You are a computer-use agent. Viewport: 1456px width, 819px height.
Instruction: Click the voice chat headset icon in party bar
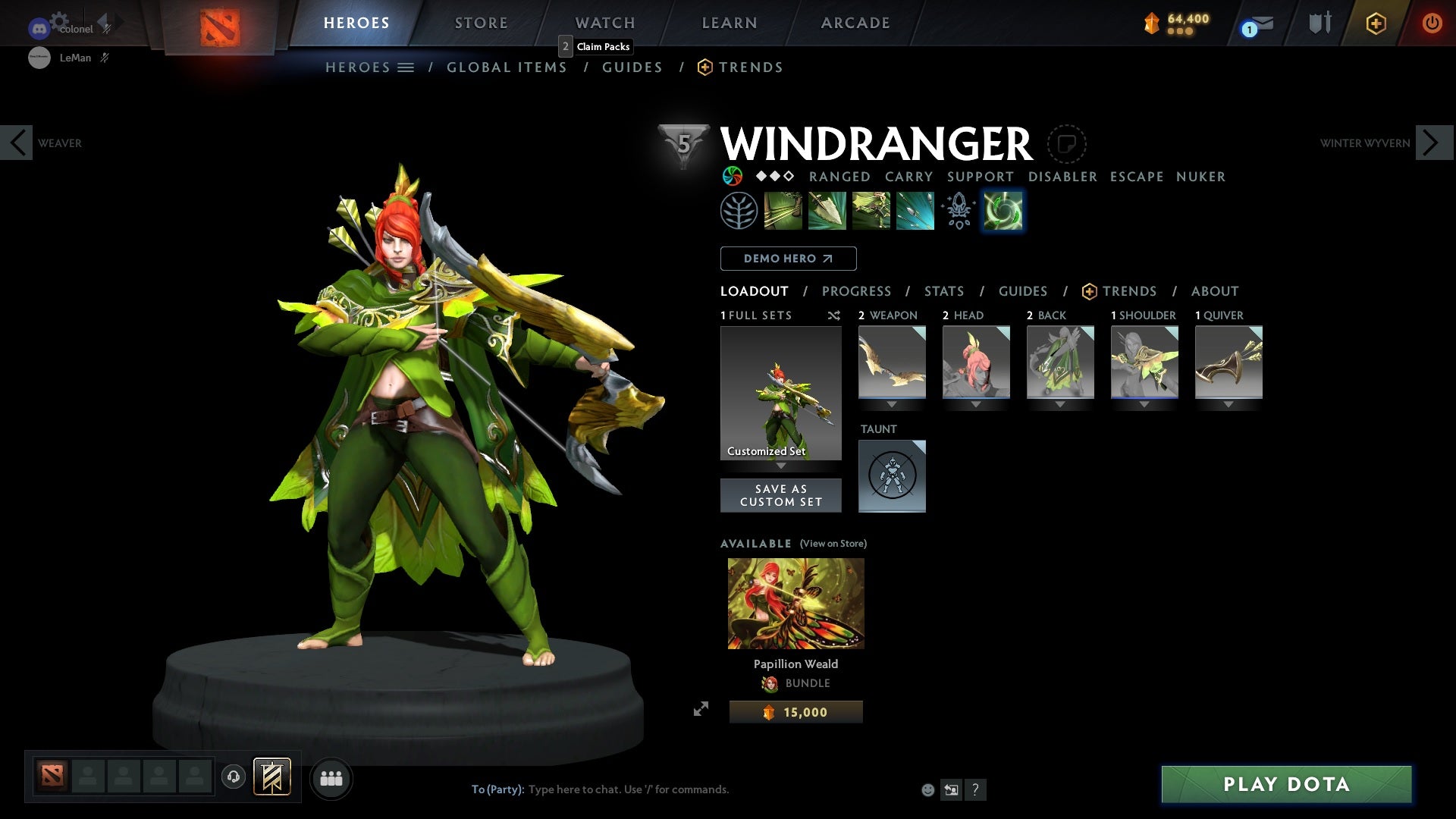[233, 777]
